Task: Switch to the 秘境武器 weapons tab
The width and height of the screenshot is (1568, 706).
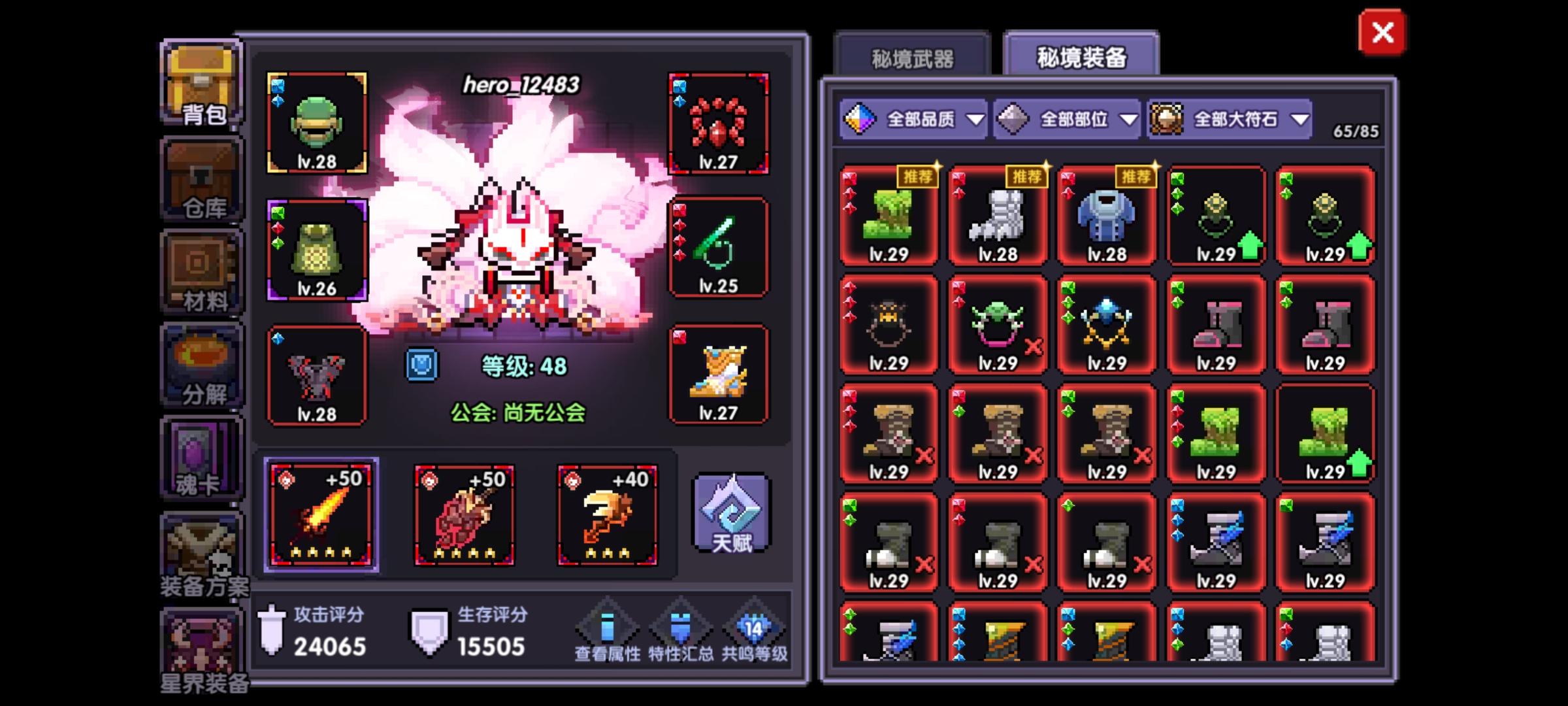Action: click(913, 58)
